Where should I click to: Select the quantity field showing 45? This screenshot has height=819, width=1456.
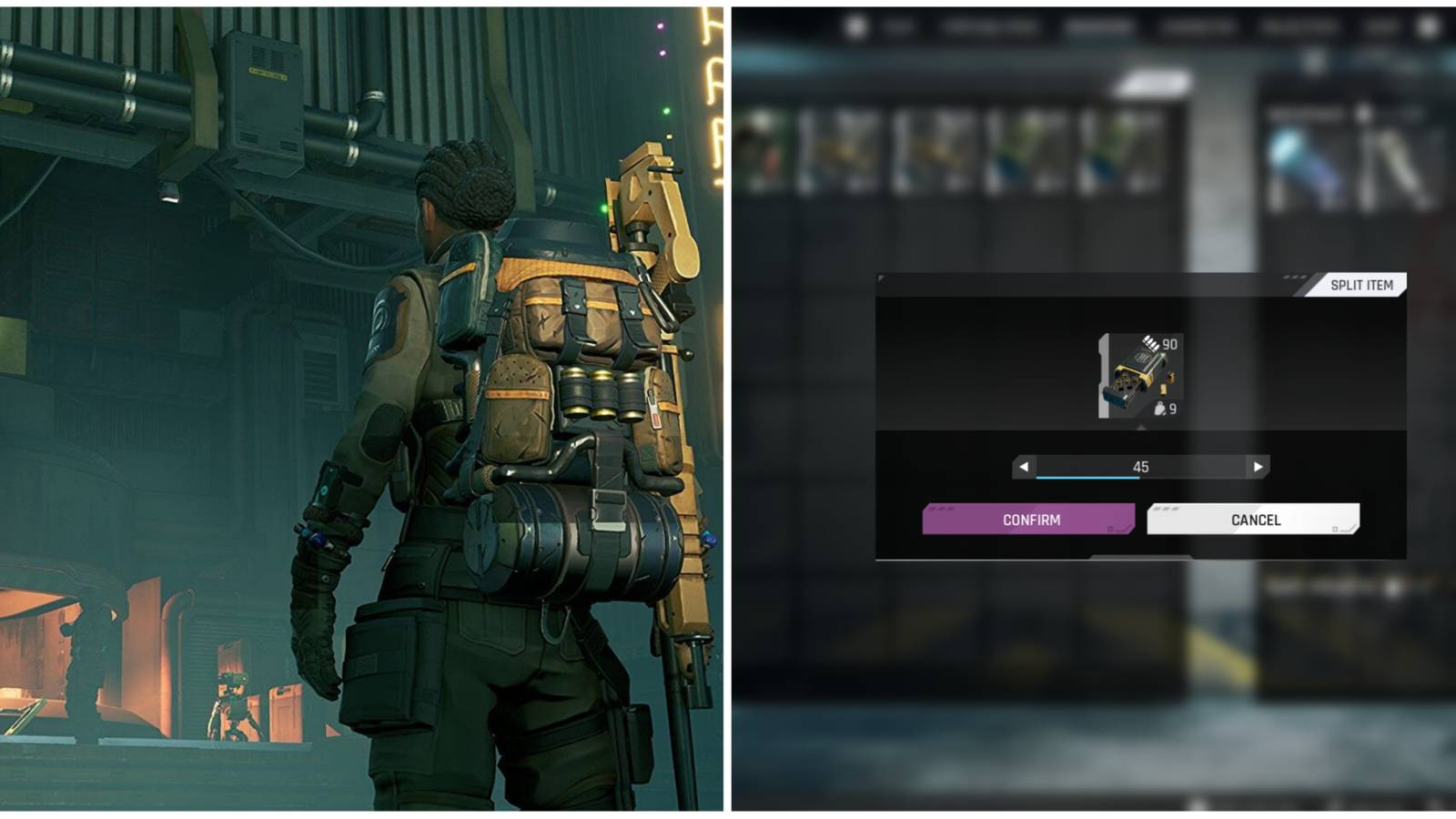click(x=1140, y=466)
